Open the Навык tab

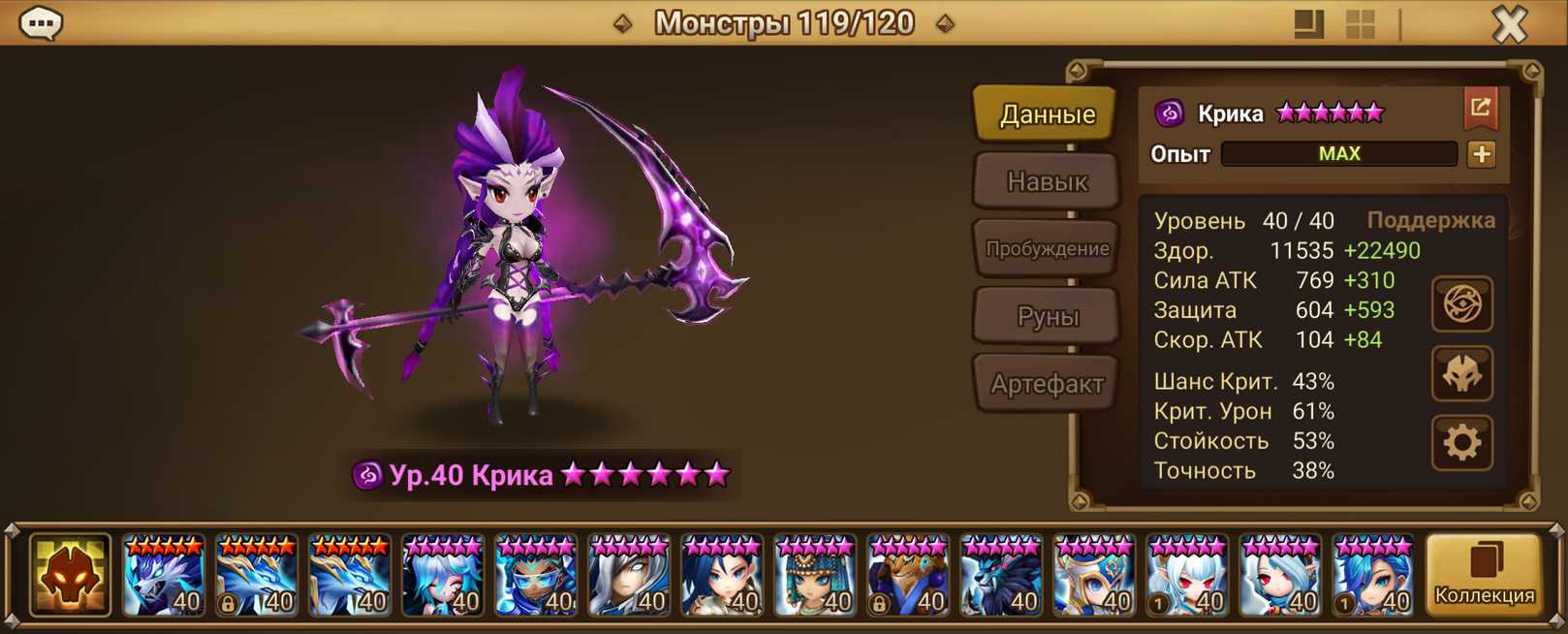click(x=1047, y=181)
